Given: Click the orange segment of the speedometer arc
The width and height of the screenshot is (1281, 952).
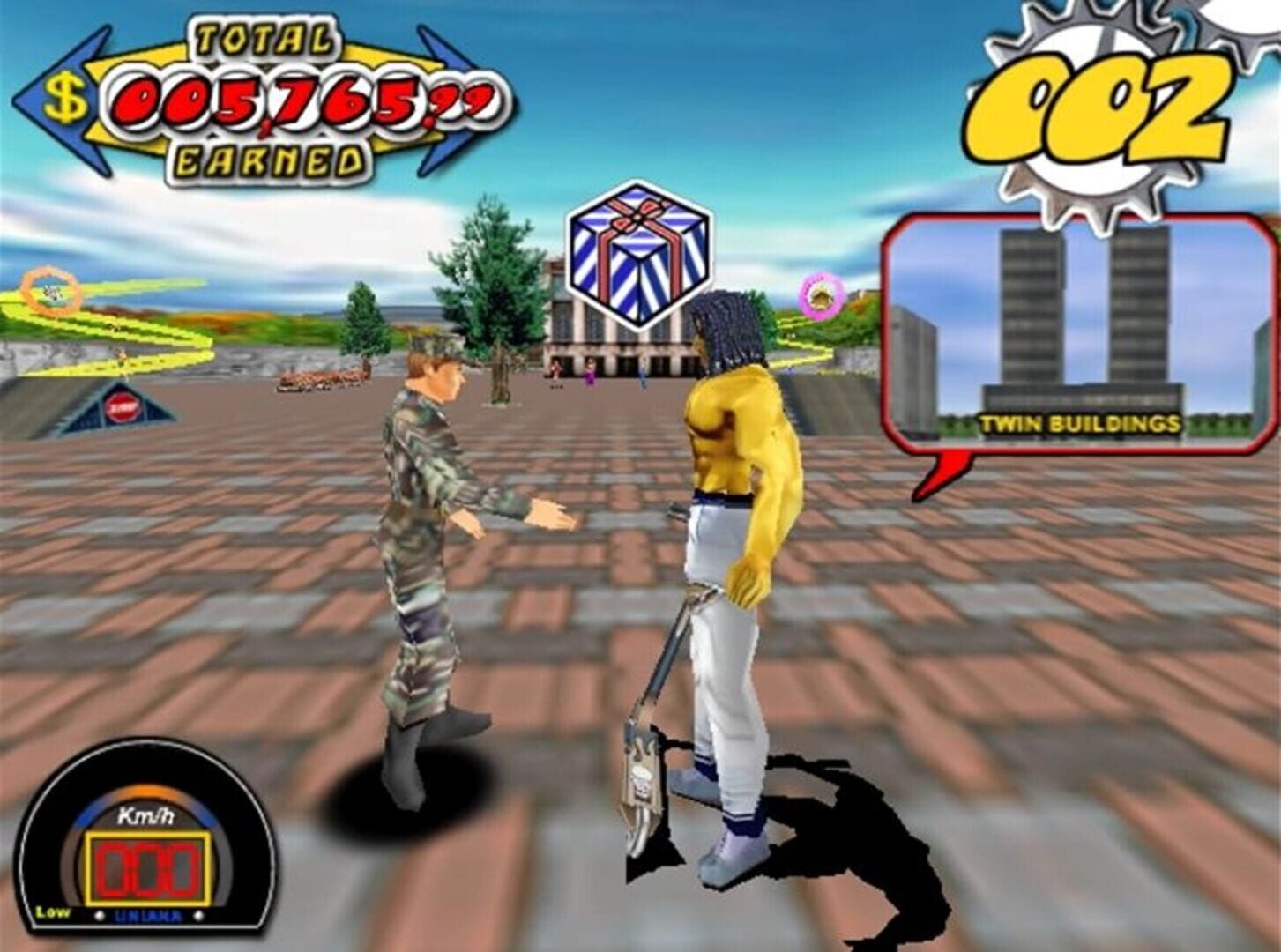Looking at the screenshot, I should [x=144, y=792].
